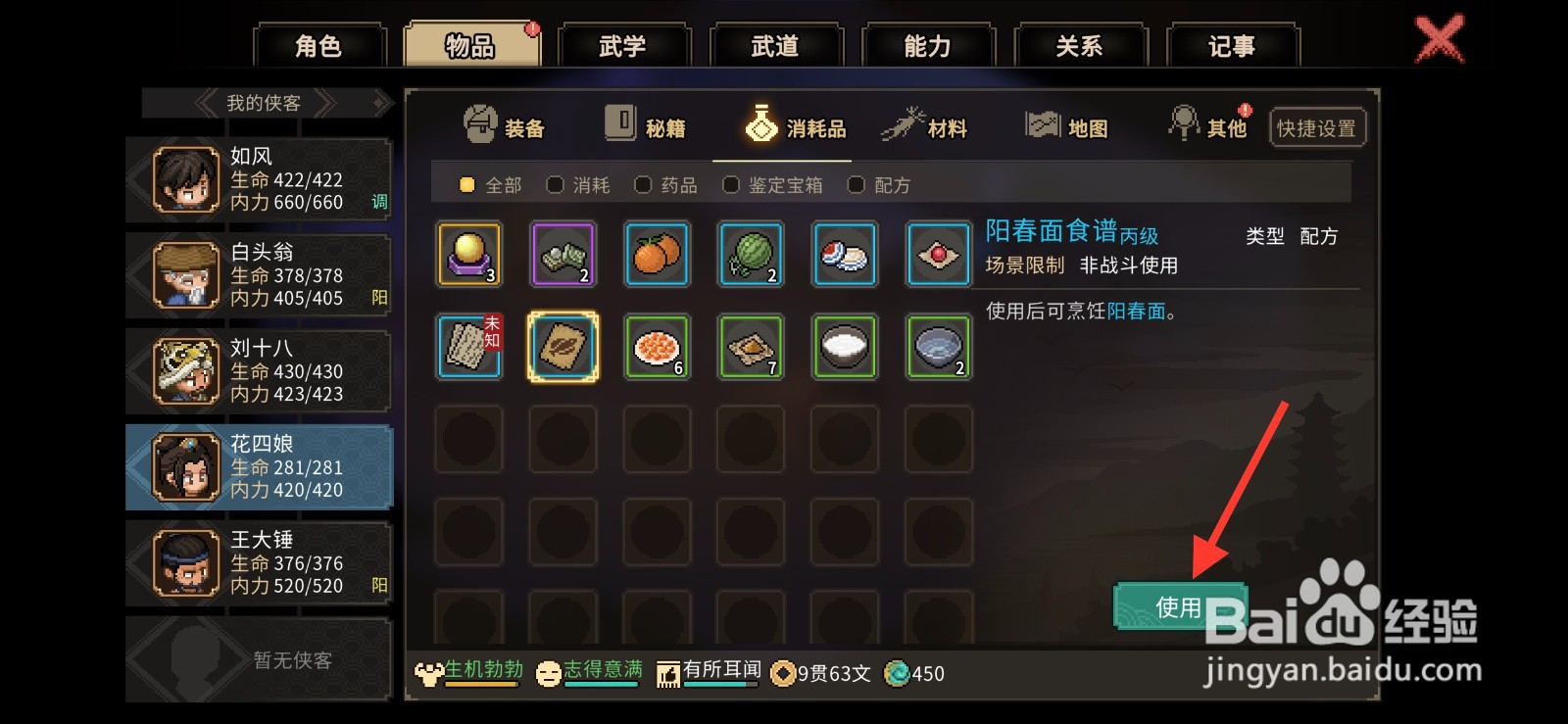
Task: Click the left arrow near 我的侠客
Action: click(209, 103)
